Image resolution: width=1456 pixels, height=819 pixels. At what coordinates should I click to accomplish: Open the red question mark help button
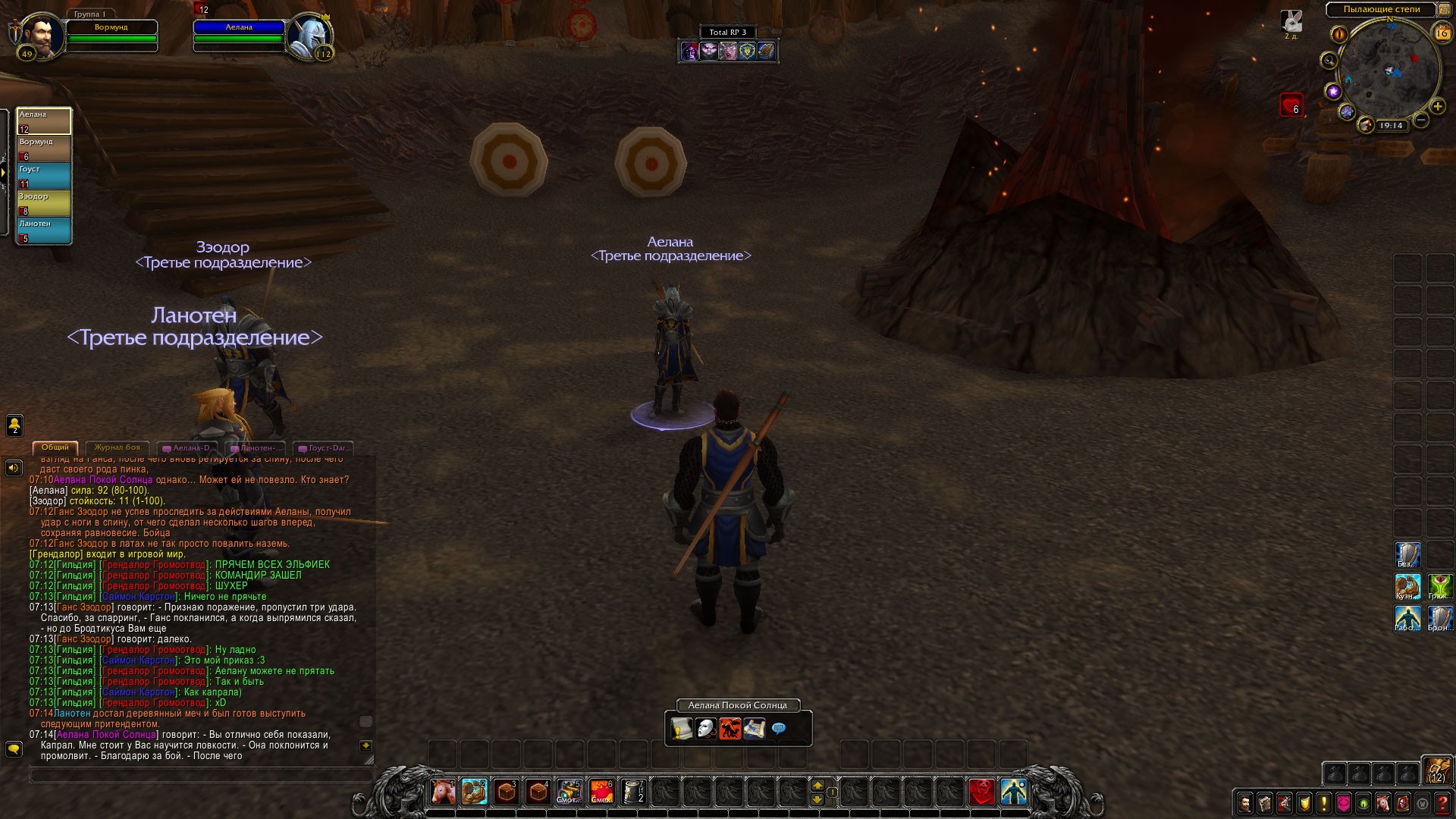click(1442, 802)
